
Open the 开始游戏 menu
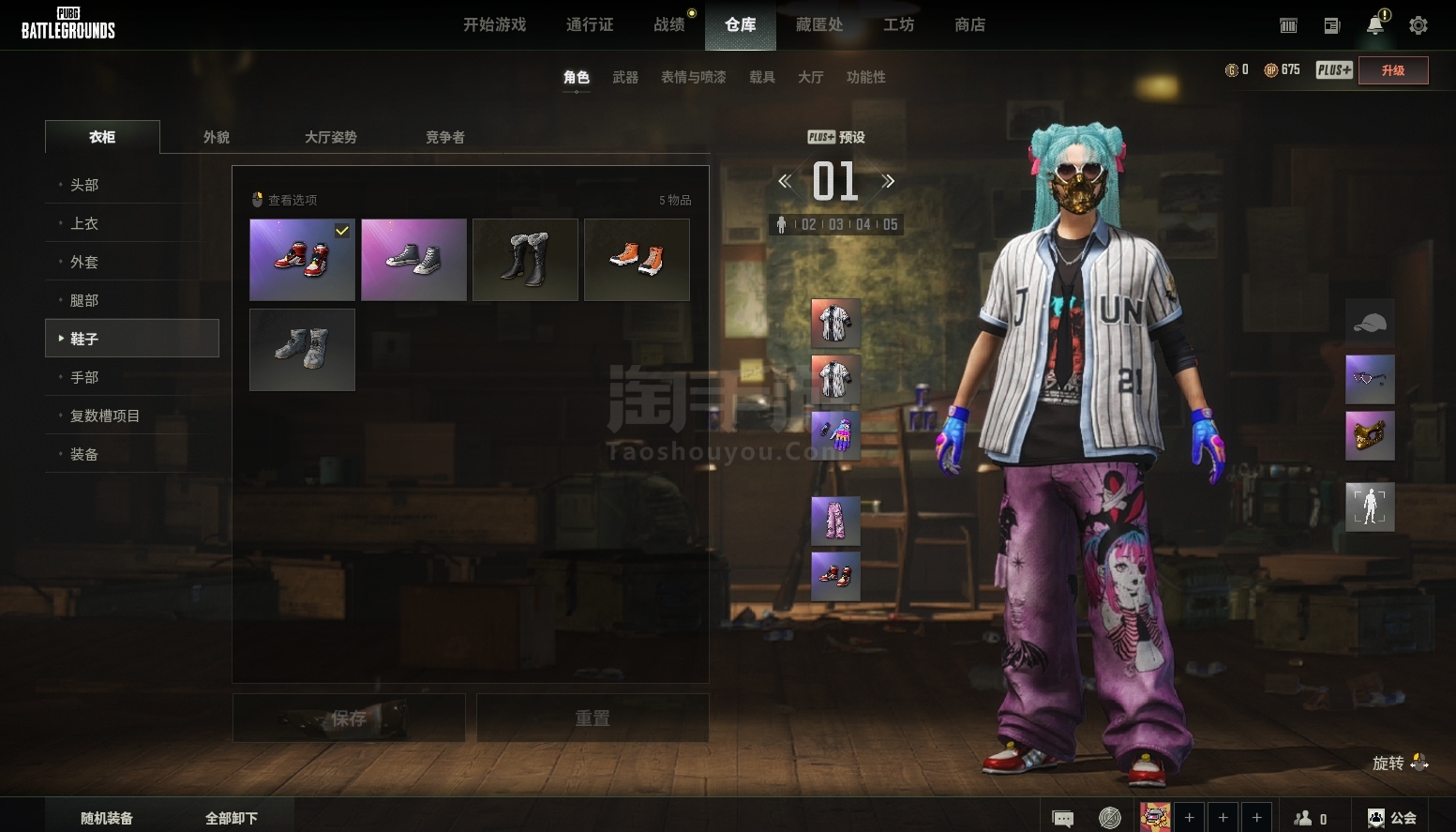pyautogui.click(x=494, y=25)
